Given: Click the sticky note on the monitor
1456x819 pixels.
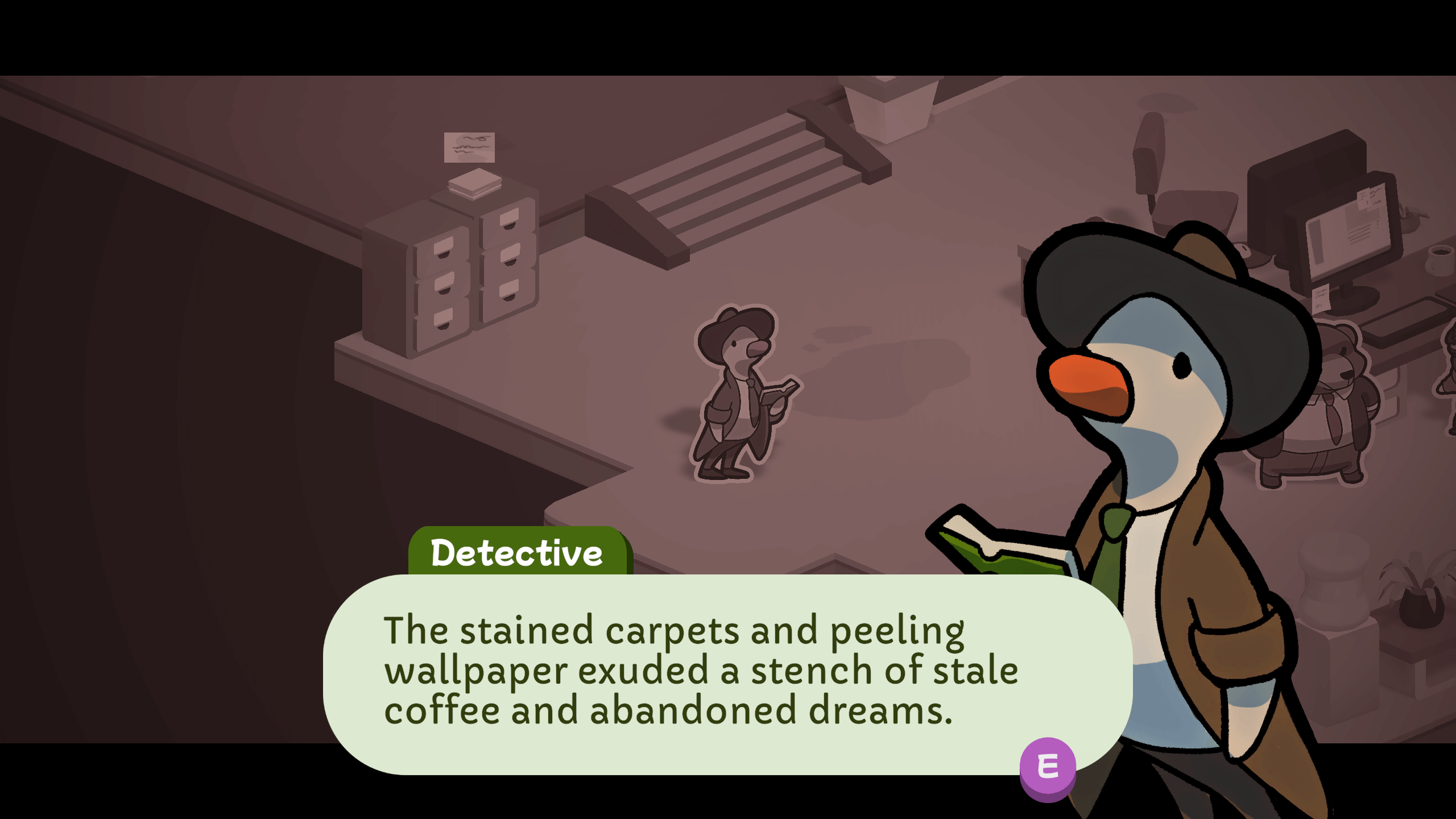Looking at the screenshot, I should click(x=1370, y=198).
